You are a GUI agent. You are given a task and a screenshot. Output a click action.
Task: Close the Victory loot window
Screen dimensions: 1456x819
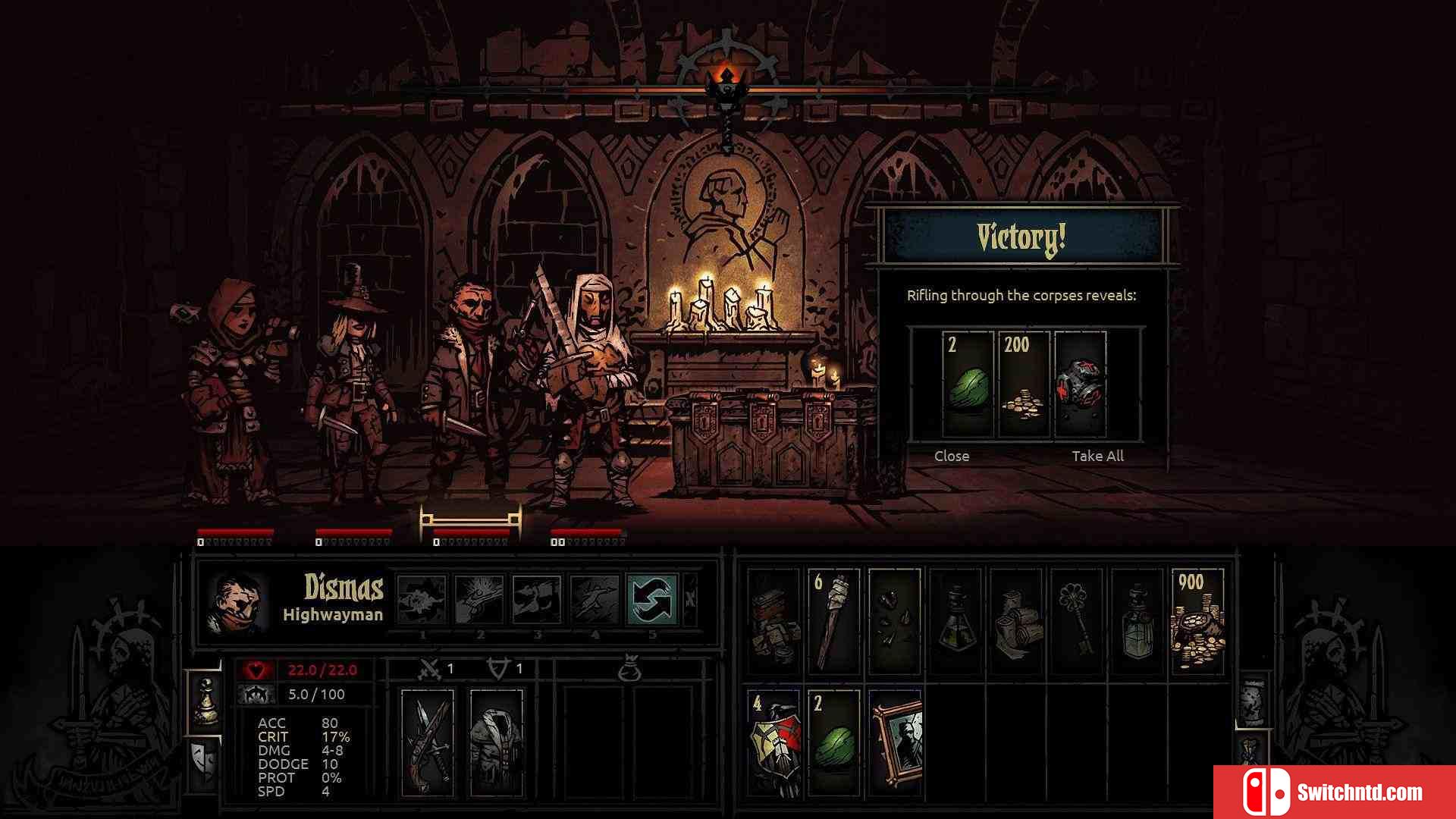point(952,456)
